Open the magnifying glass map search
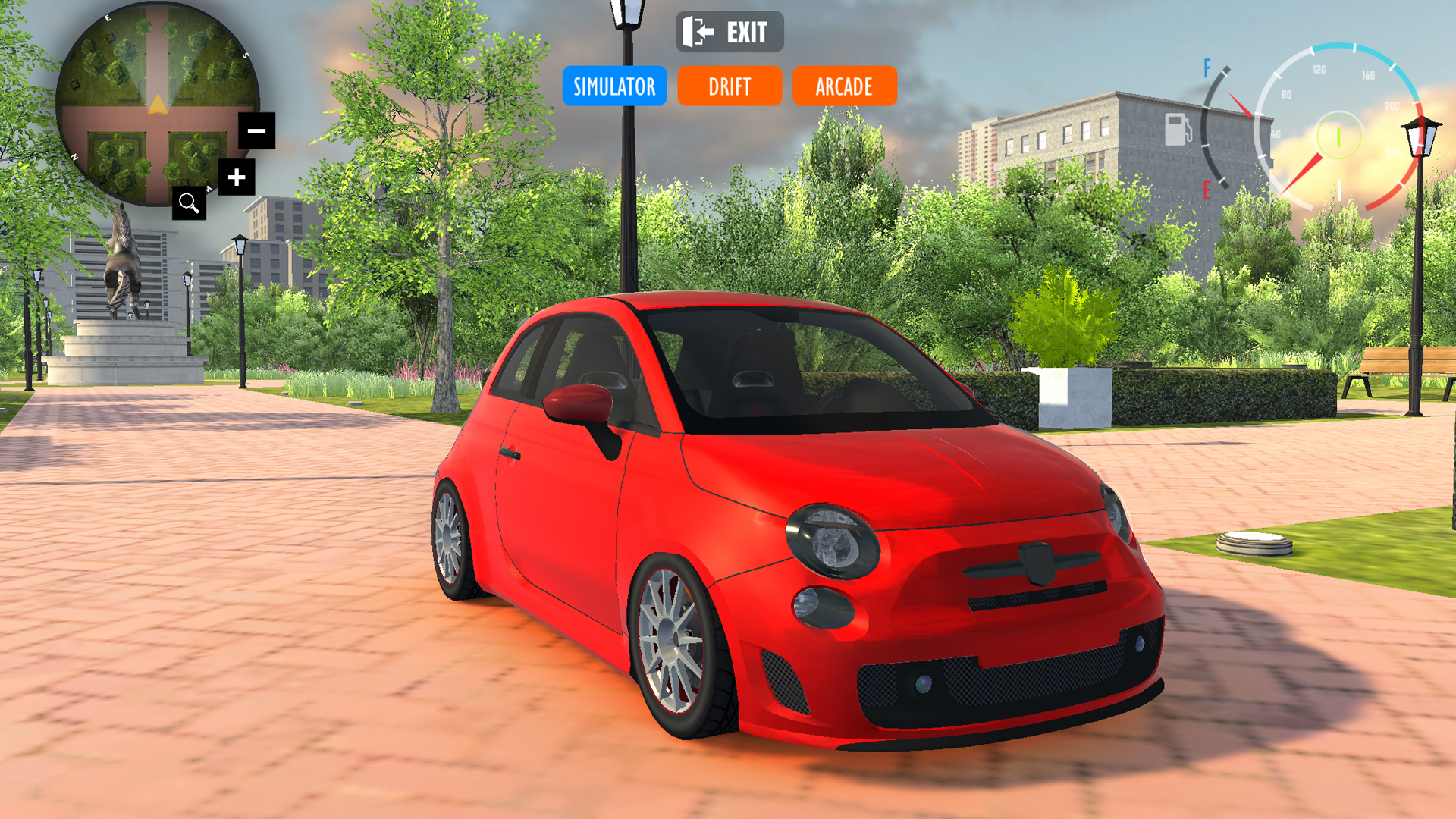The width and height of the screenshot is (1456, 819). click(x=189, y=203)
